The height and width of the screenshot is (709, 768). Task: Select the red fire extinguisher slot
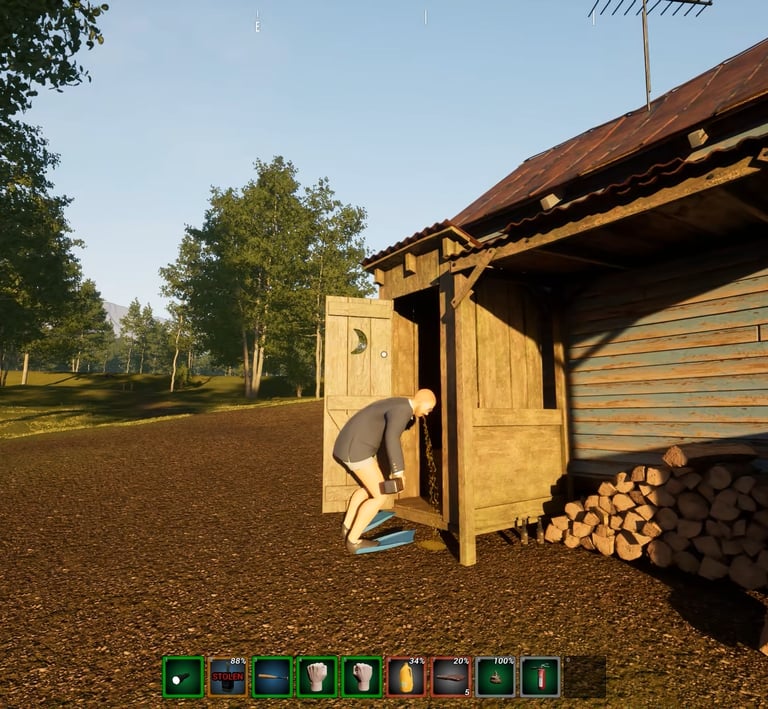point(540,677)
